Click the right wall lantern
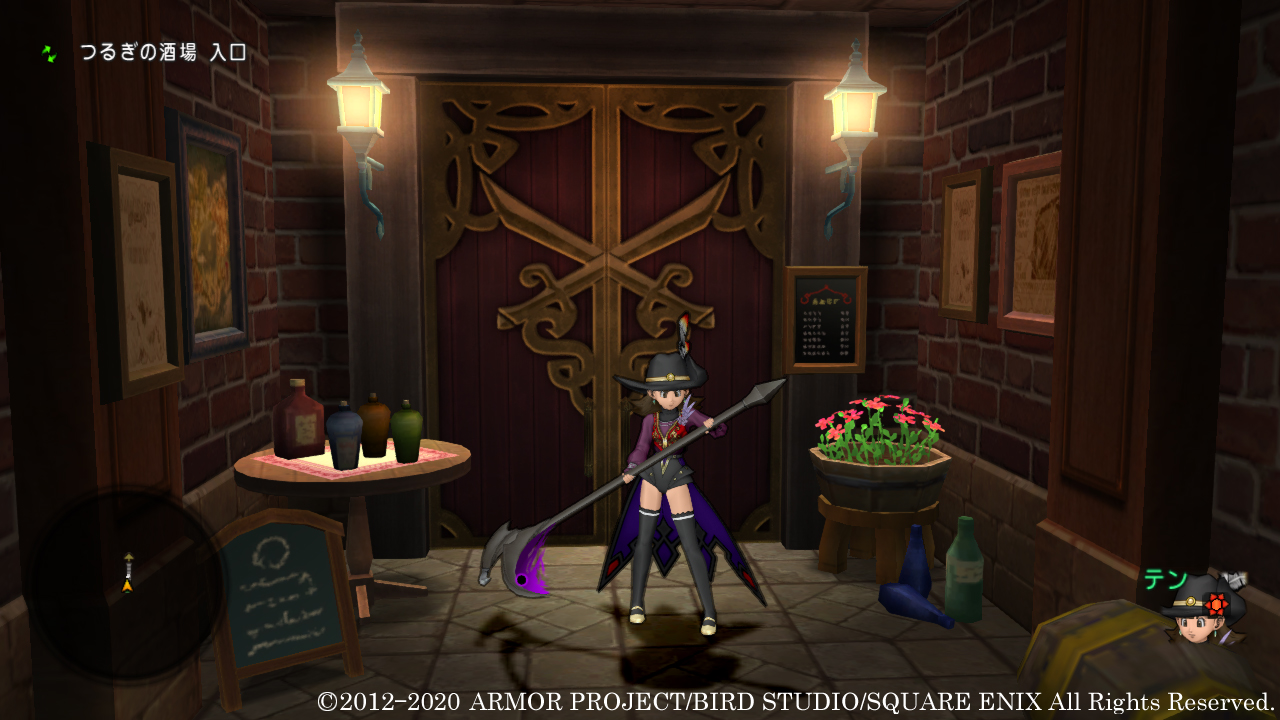This screenshot has width=1280, height=720. 858,110
